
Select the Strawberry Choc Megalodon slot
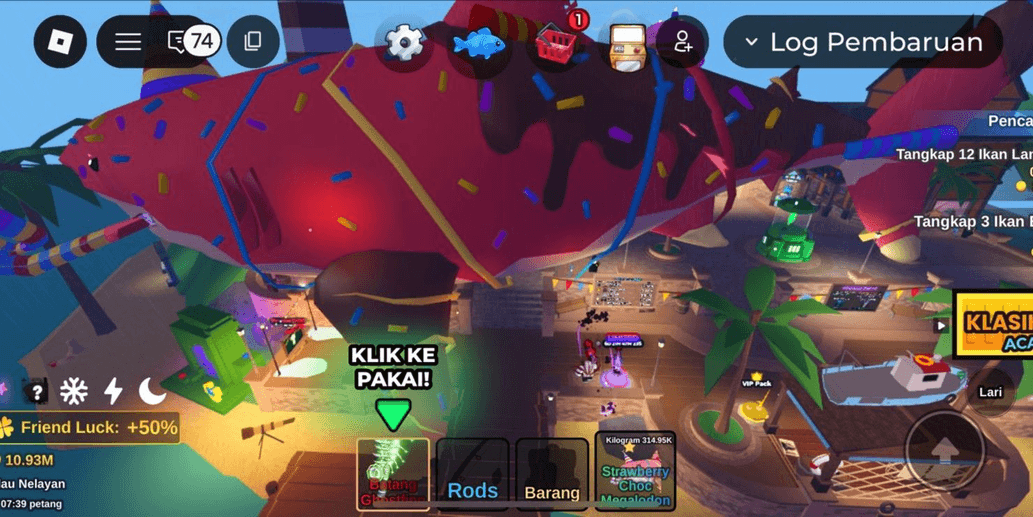[x=635, y=472]
